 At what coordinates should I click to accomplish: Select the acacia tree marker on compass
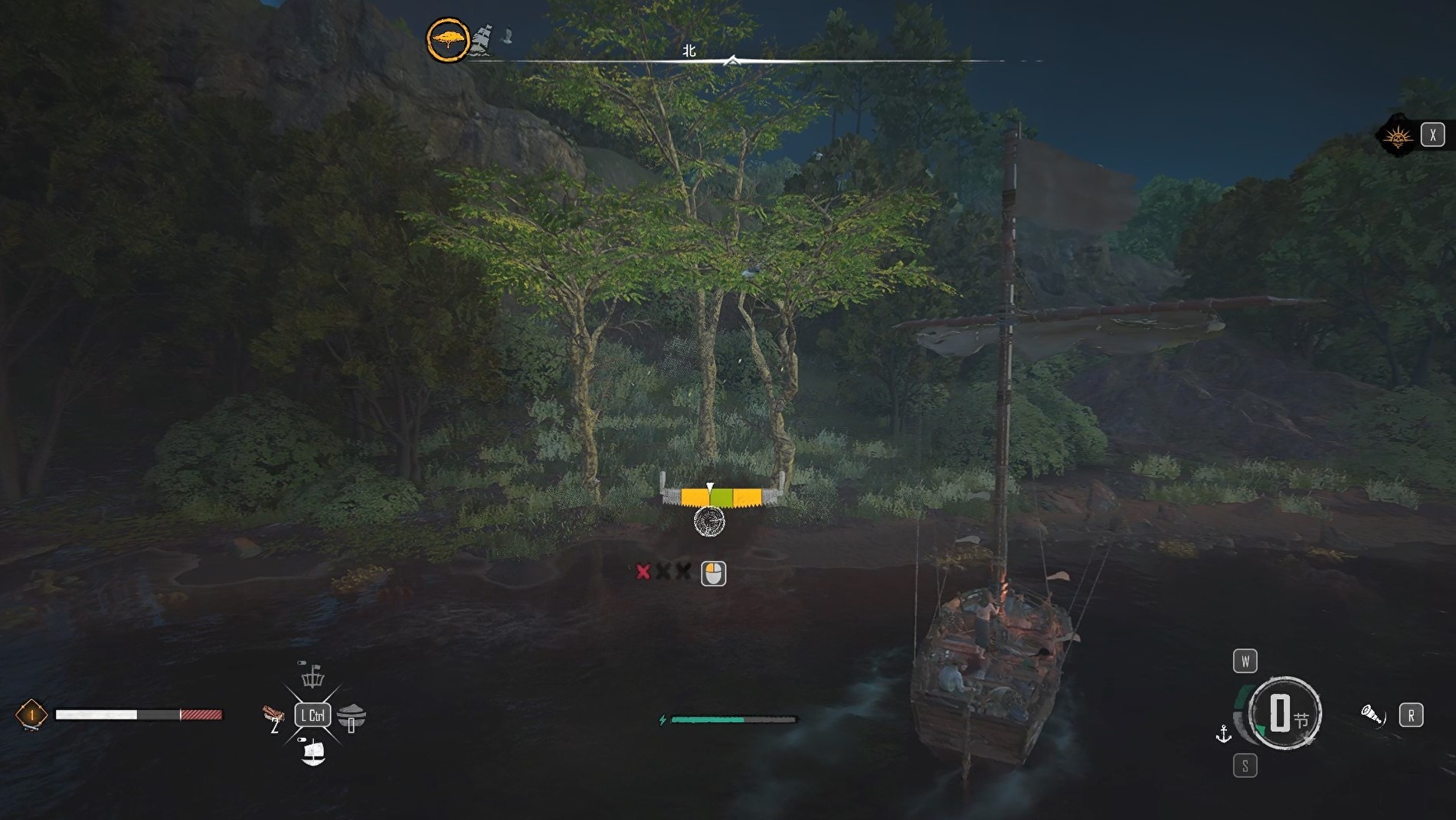pos(448,40)
